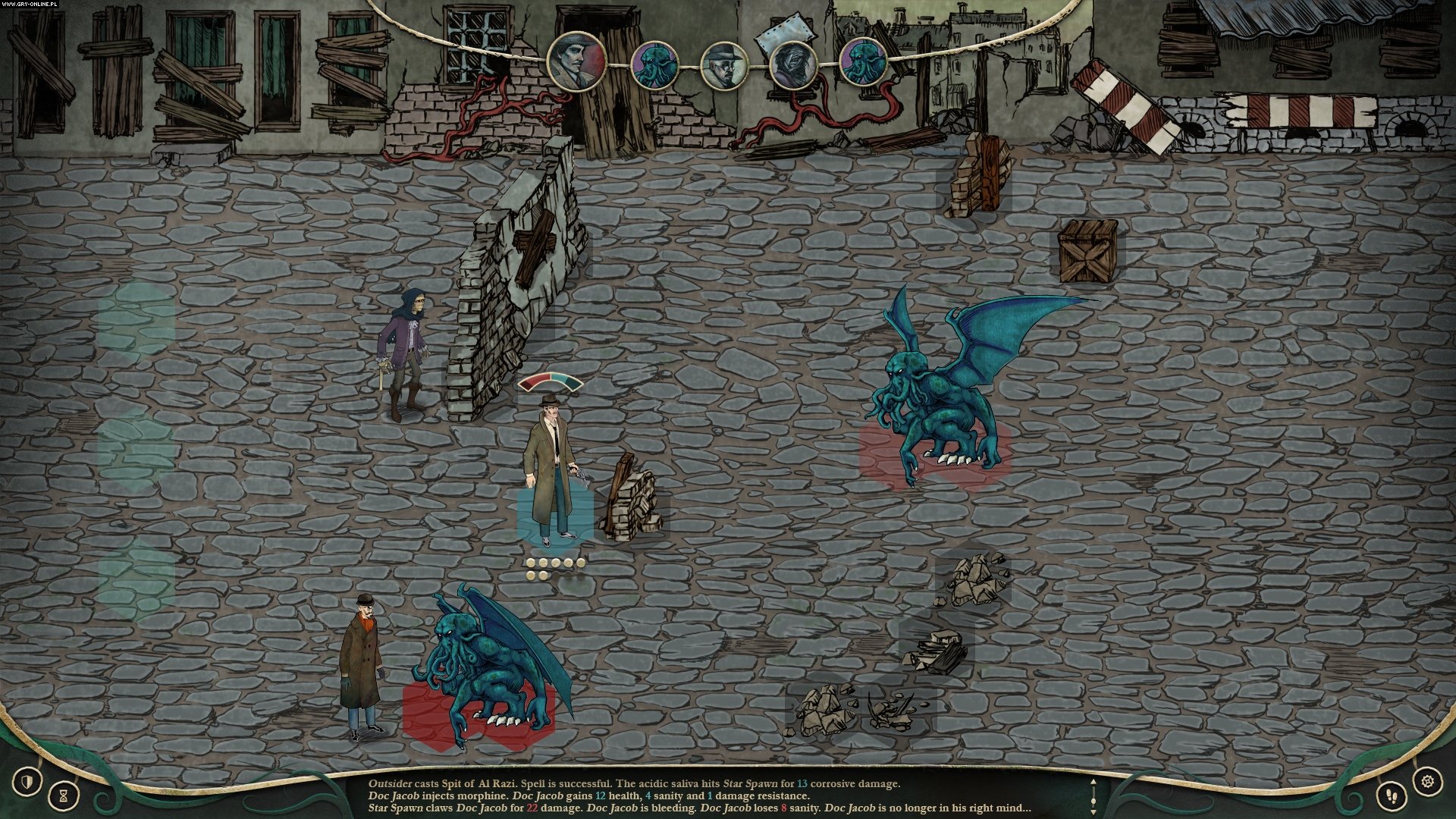Open the gear settings menu
Image resolution: width=1456 pixels, height=819 pixels.
[1428, 780]
